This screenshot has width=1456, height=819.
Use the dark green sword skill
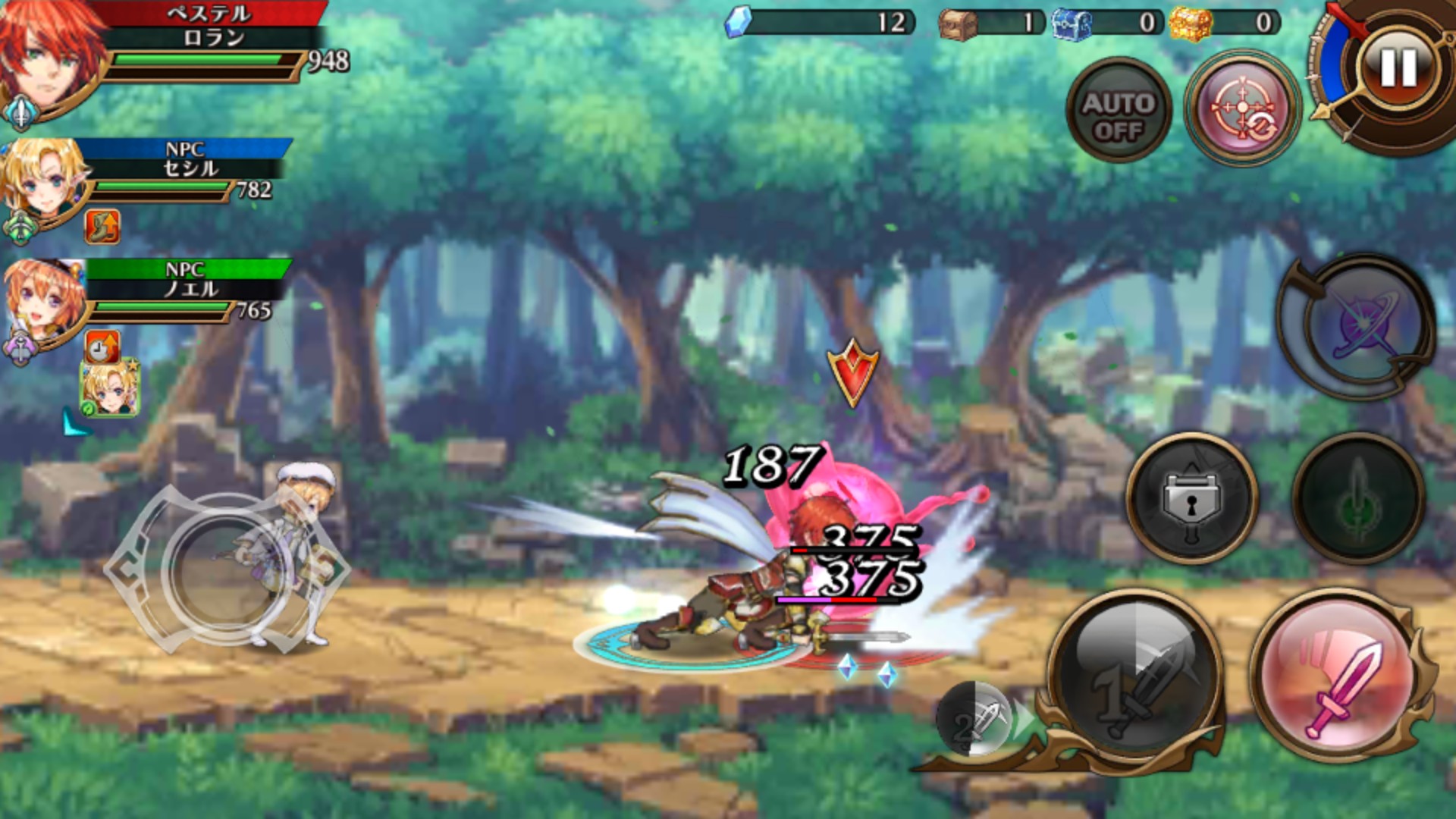(1357, 499)
